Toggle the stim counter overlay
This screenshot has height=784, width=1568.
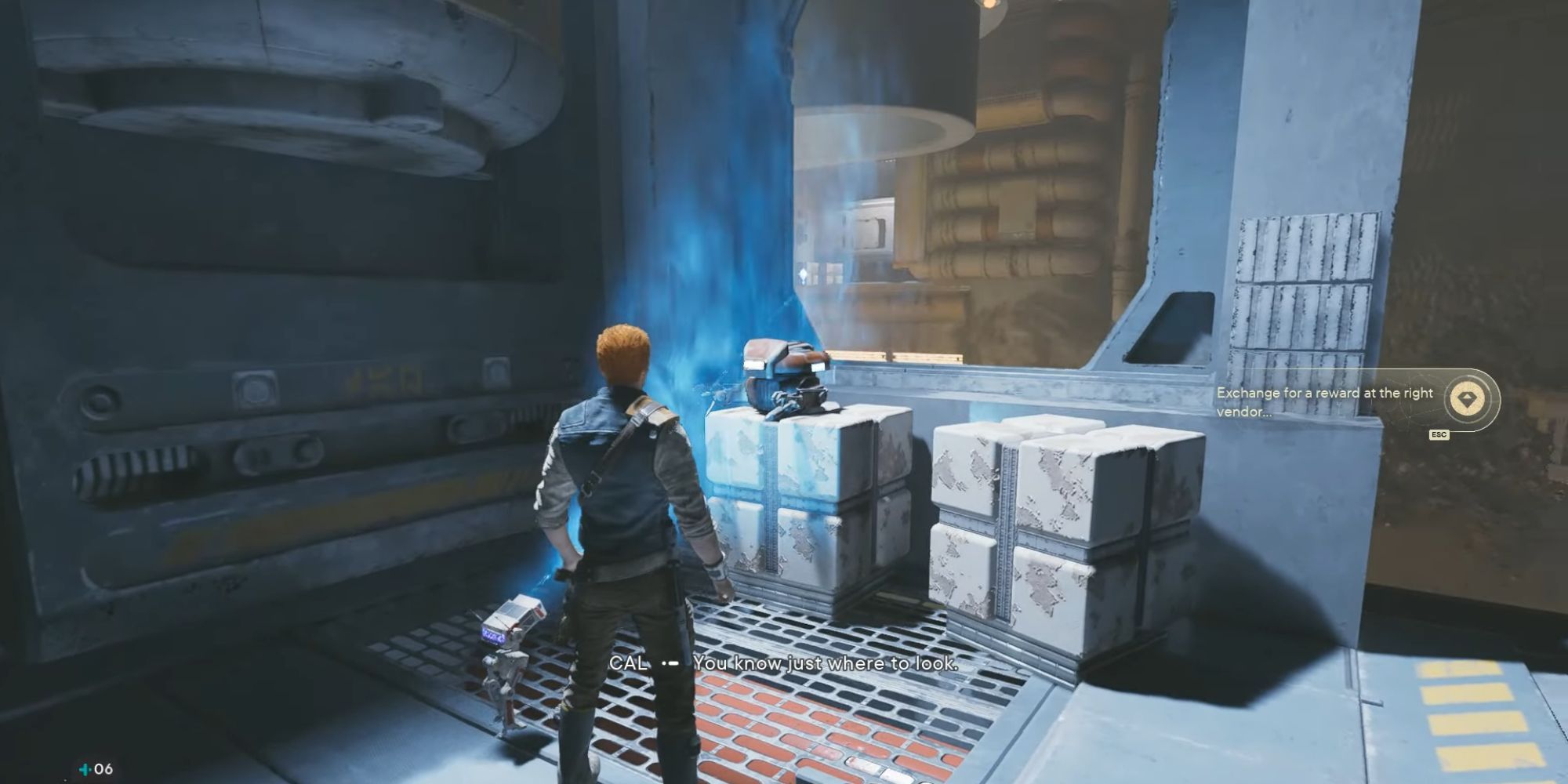click(93, 770)
